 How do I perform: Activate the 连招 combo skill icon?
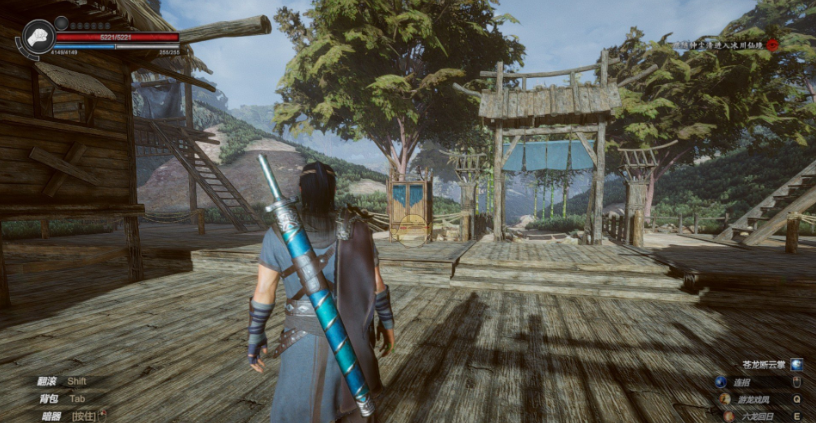point(720,382)
